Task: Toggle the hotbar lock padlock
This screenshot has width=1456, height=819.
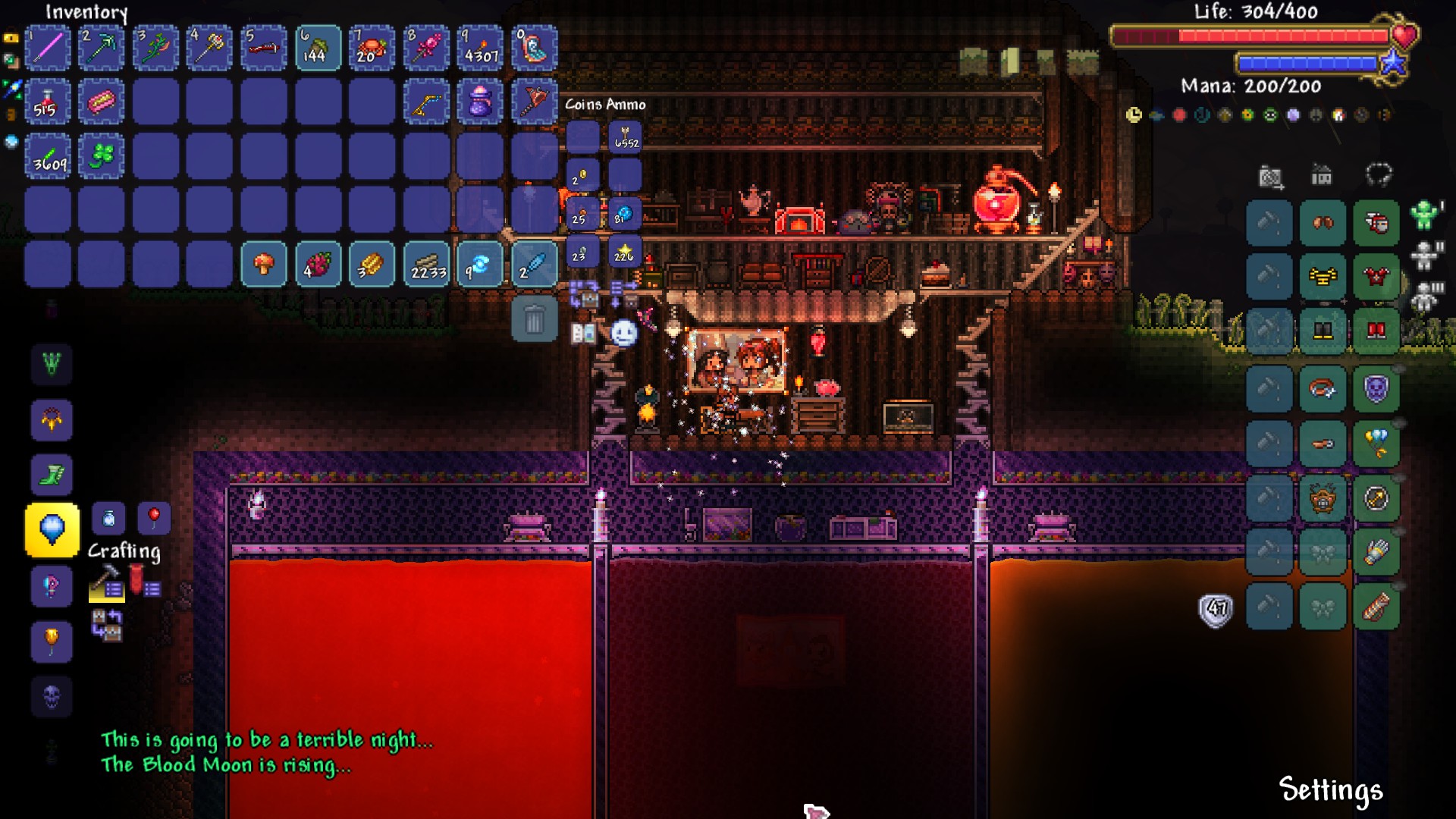Action: pos(11,36)
